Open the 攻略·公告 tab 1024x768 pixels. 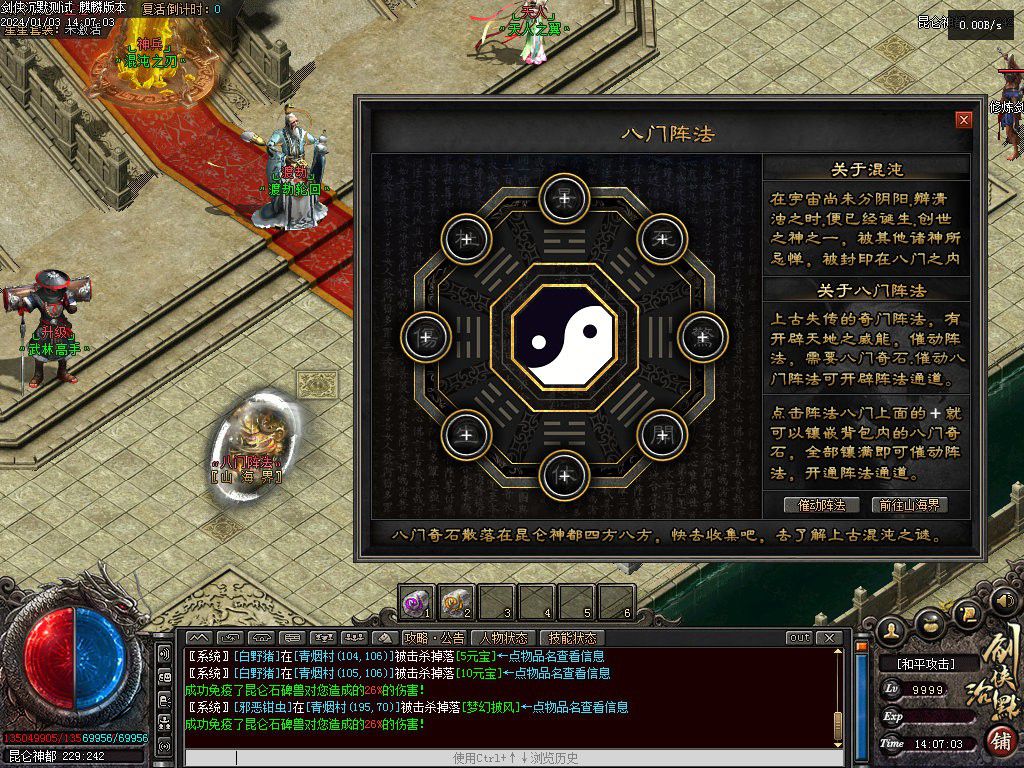pos(434,638)
